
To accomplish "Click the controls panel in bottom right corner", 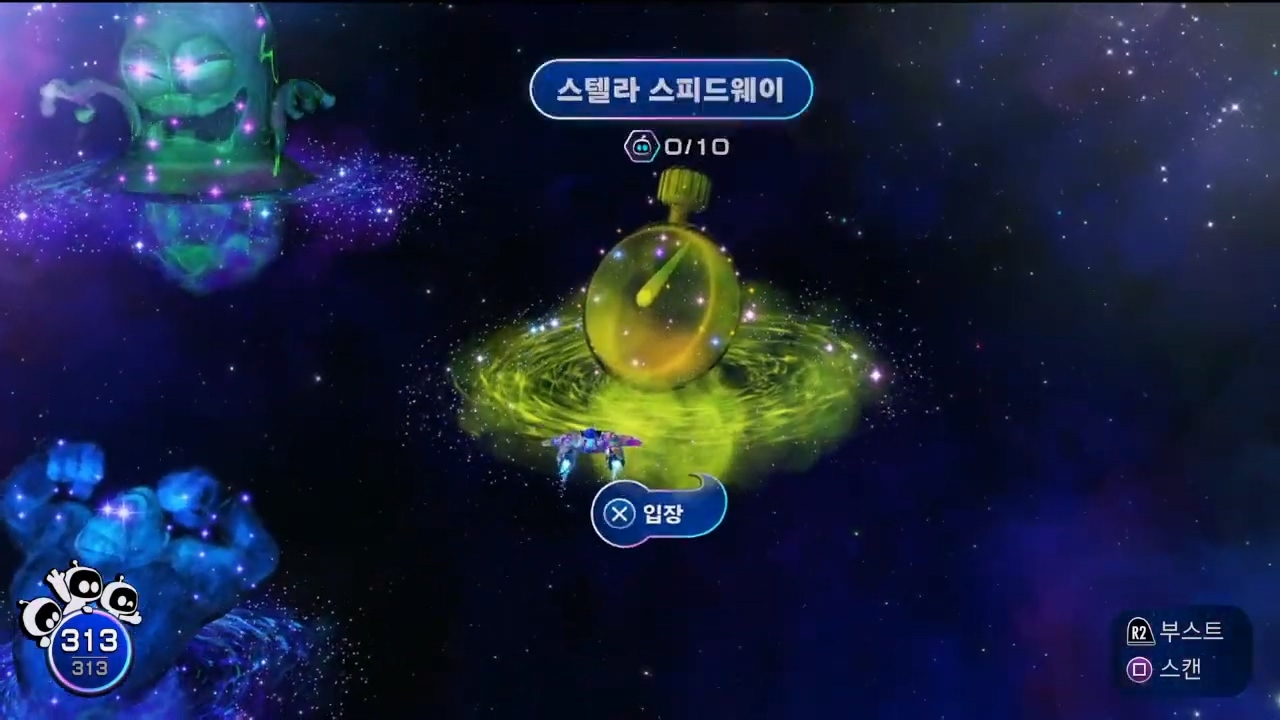I will [1180, 650].
